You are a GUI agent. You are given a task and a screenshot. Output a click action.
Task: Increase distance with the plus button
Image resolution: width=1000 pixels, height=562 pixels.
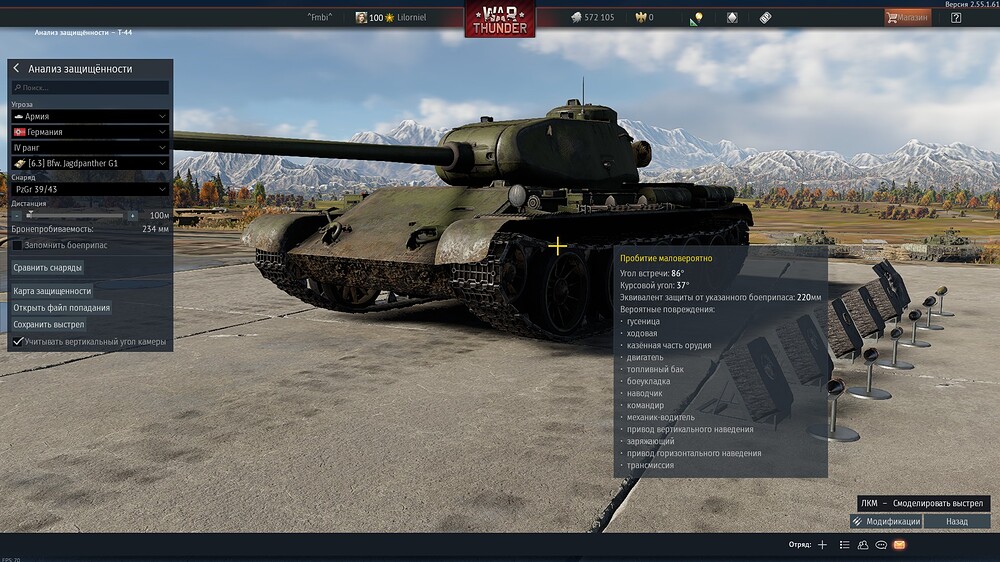point(132,215)
